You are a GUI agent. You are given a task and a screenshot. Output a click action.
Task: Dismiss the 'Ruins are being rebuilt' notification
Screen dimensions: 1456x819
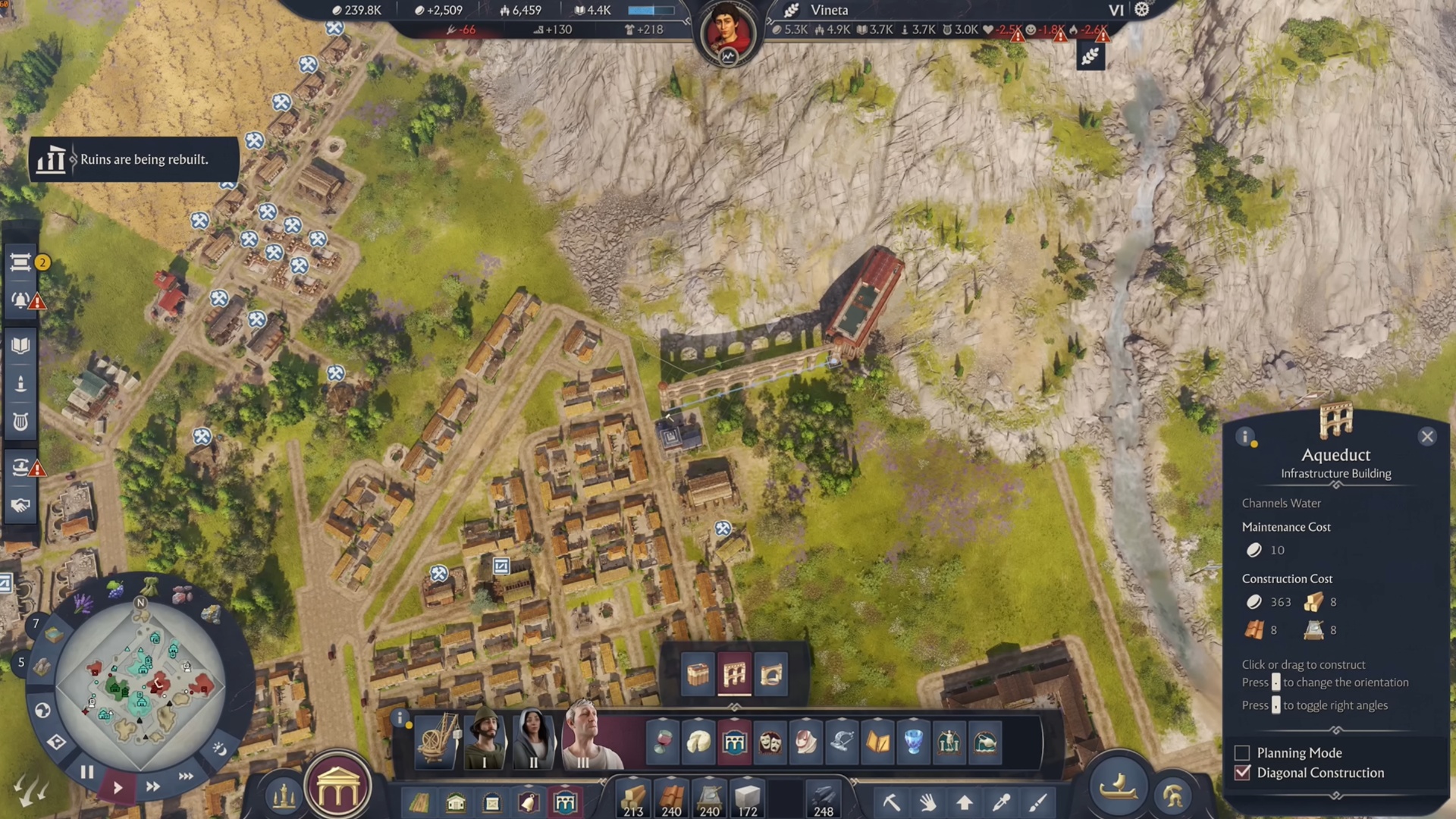point(133,160)
